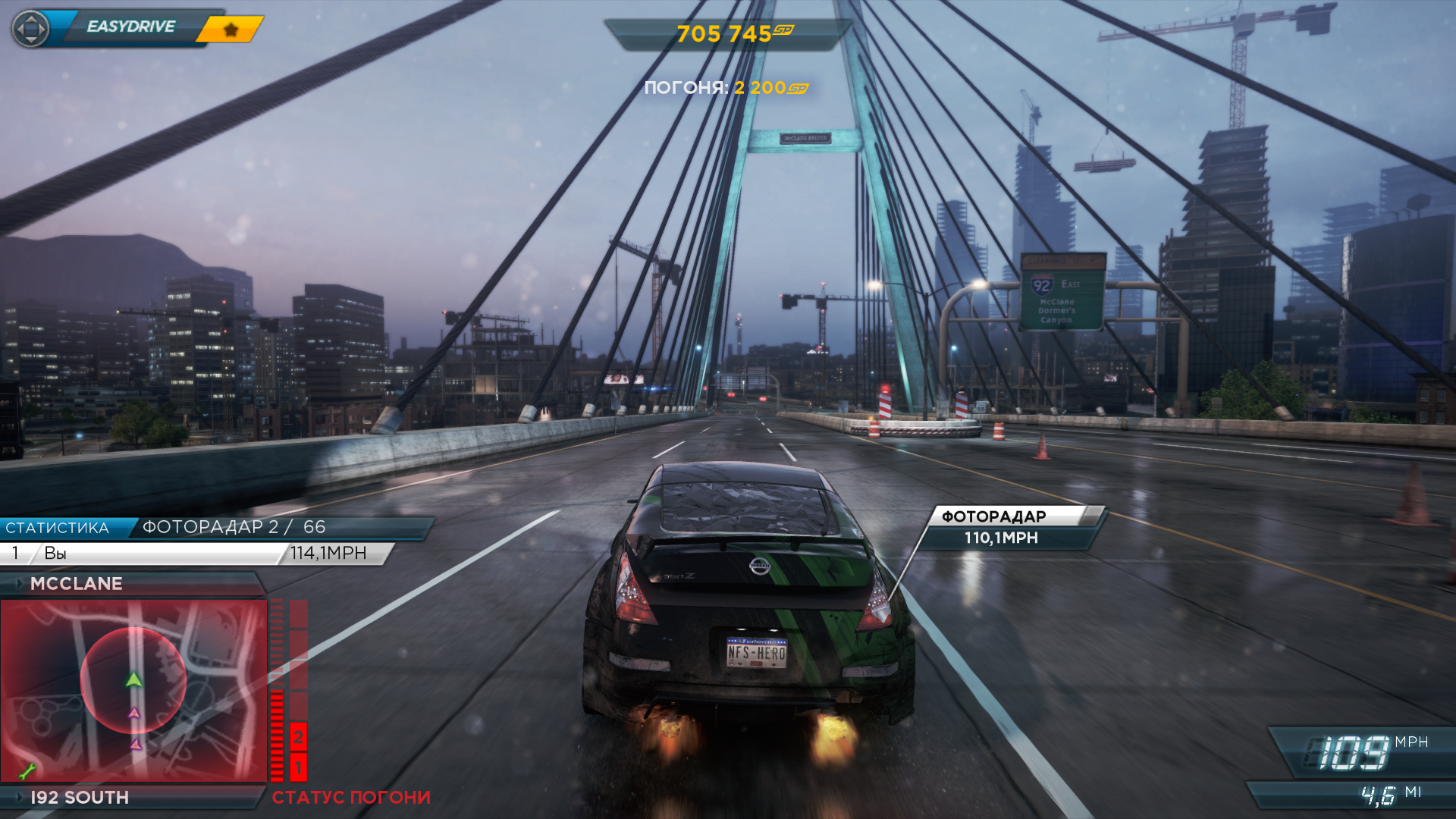Viewport: 1456px width, 819px height.
Task: Open the EasyDrive menu
Action: 130,27
